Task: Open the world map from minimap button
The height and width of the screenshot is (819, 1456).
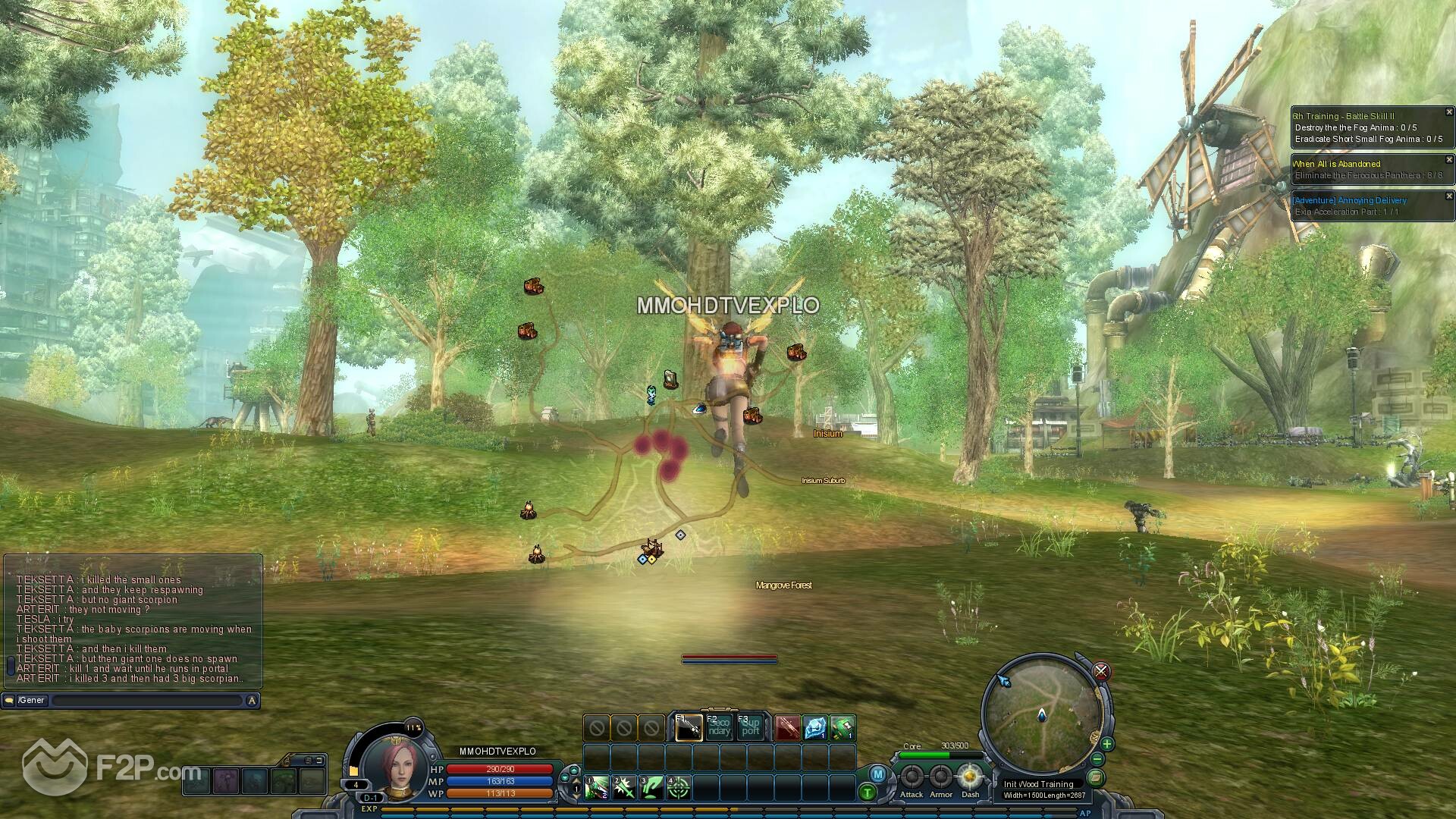Action: pos(1094,777)
